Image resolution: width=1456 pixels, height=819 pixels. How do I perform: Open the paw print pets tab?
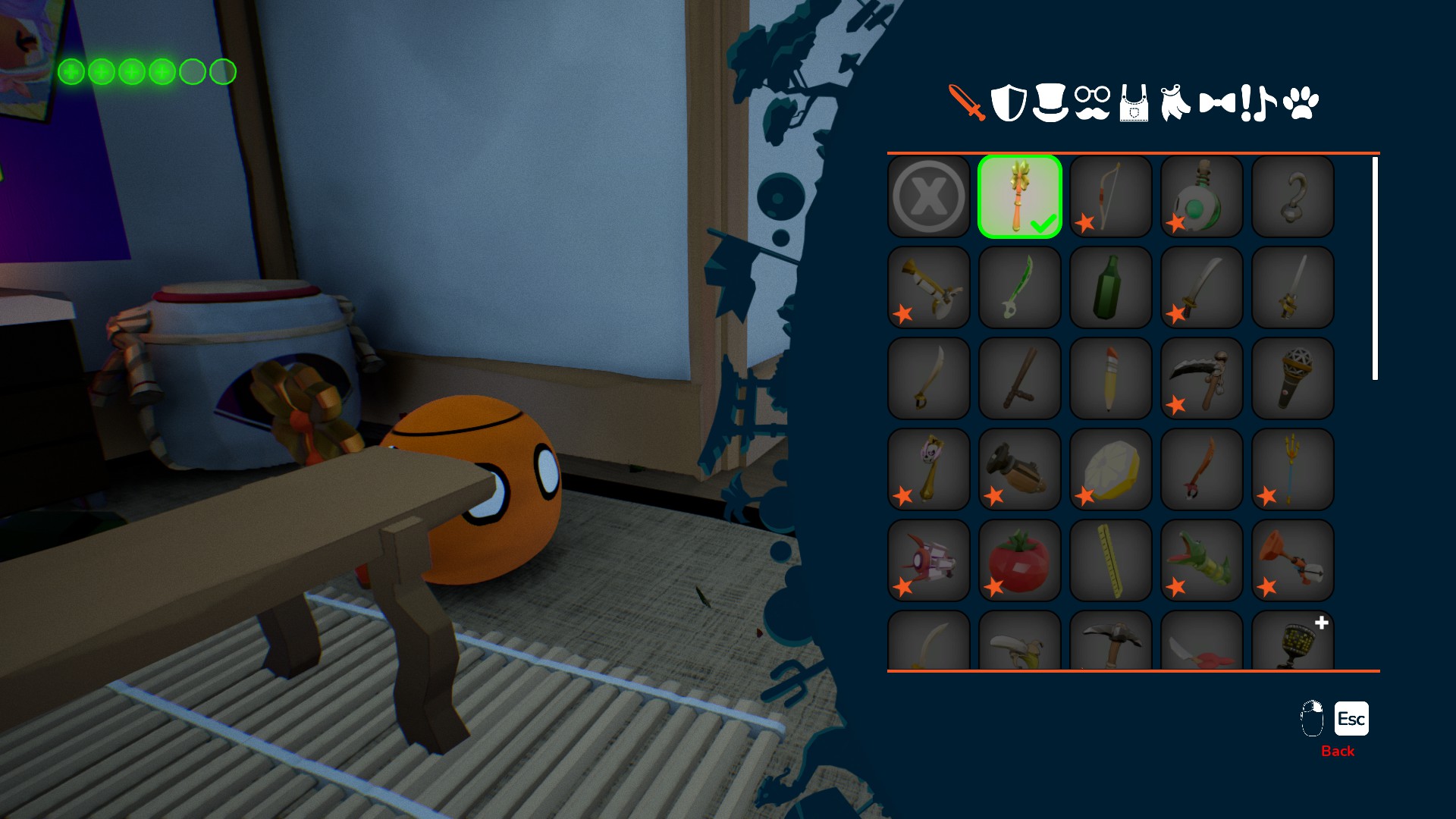click(1301, 102)
